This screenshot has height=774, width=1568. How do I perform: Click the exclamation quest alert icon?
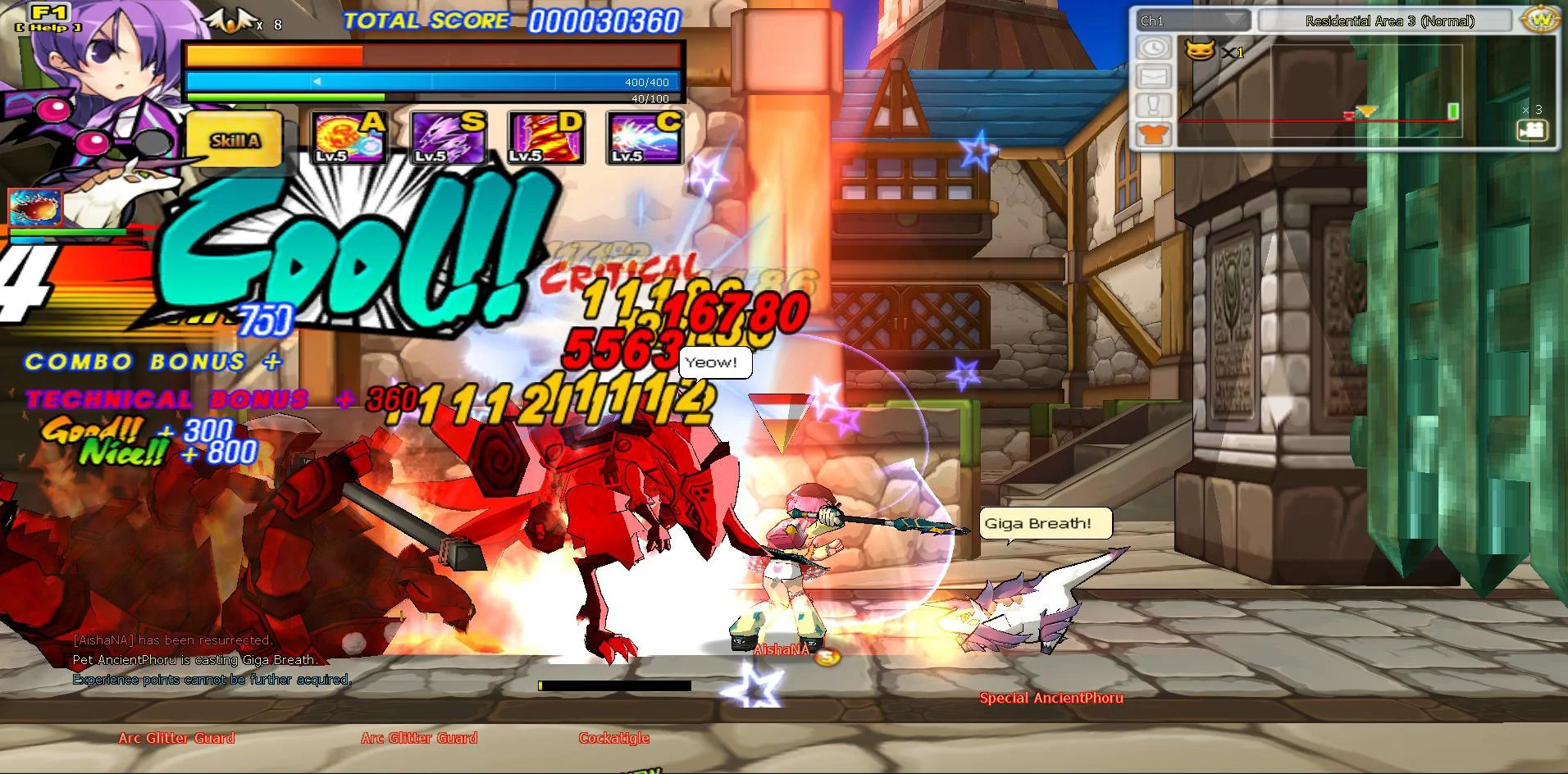(1155, 105)
